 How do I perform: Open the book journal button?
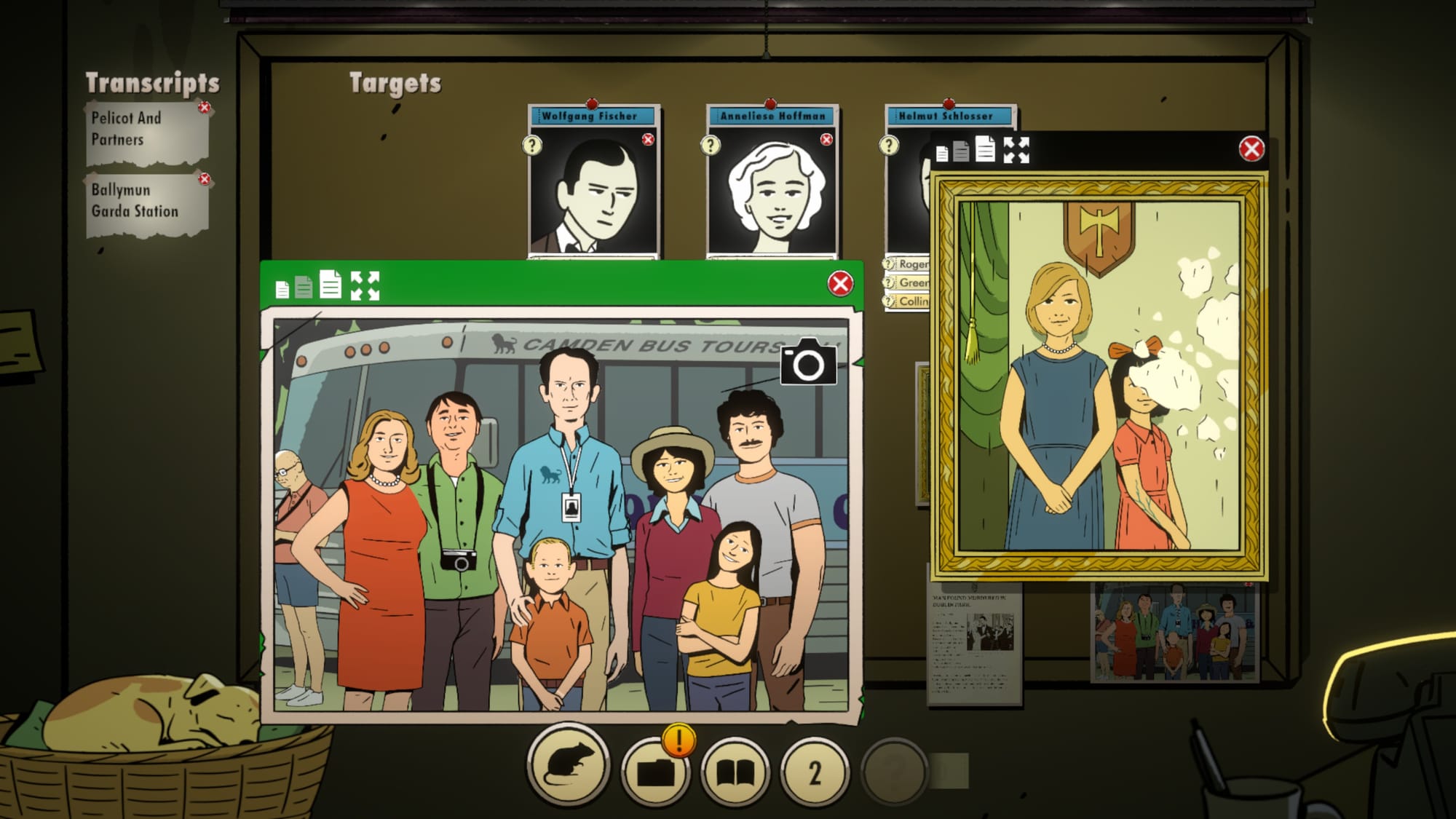[x=735, y=772]
